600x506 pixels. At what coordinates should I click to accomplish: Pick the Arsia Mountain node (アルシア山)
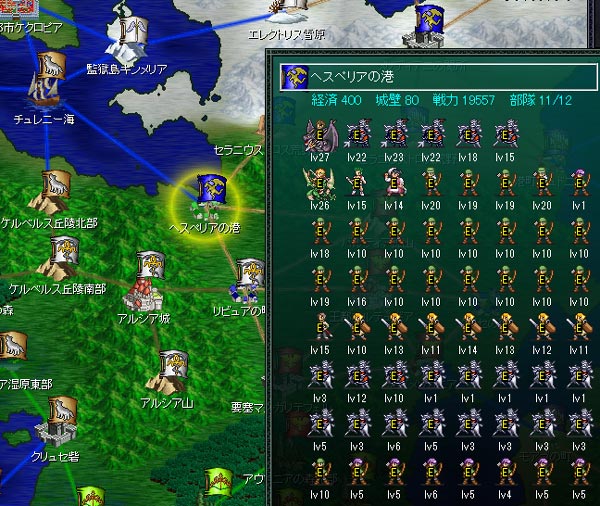(167, 368)
